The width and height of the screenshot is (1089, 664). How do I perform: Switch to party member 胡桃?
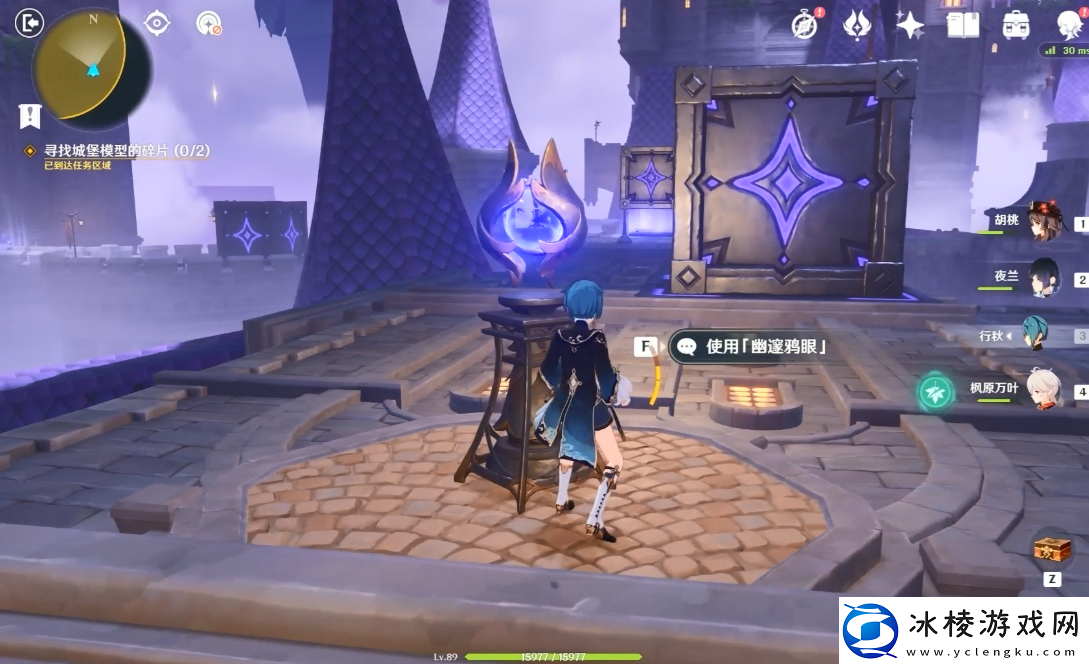[1044, 221]
